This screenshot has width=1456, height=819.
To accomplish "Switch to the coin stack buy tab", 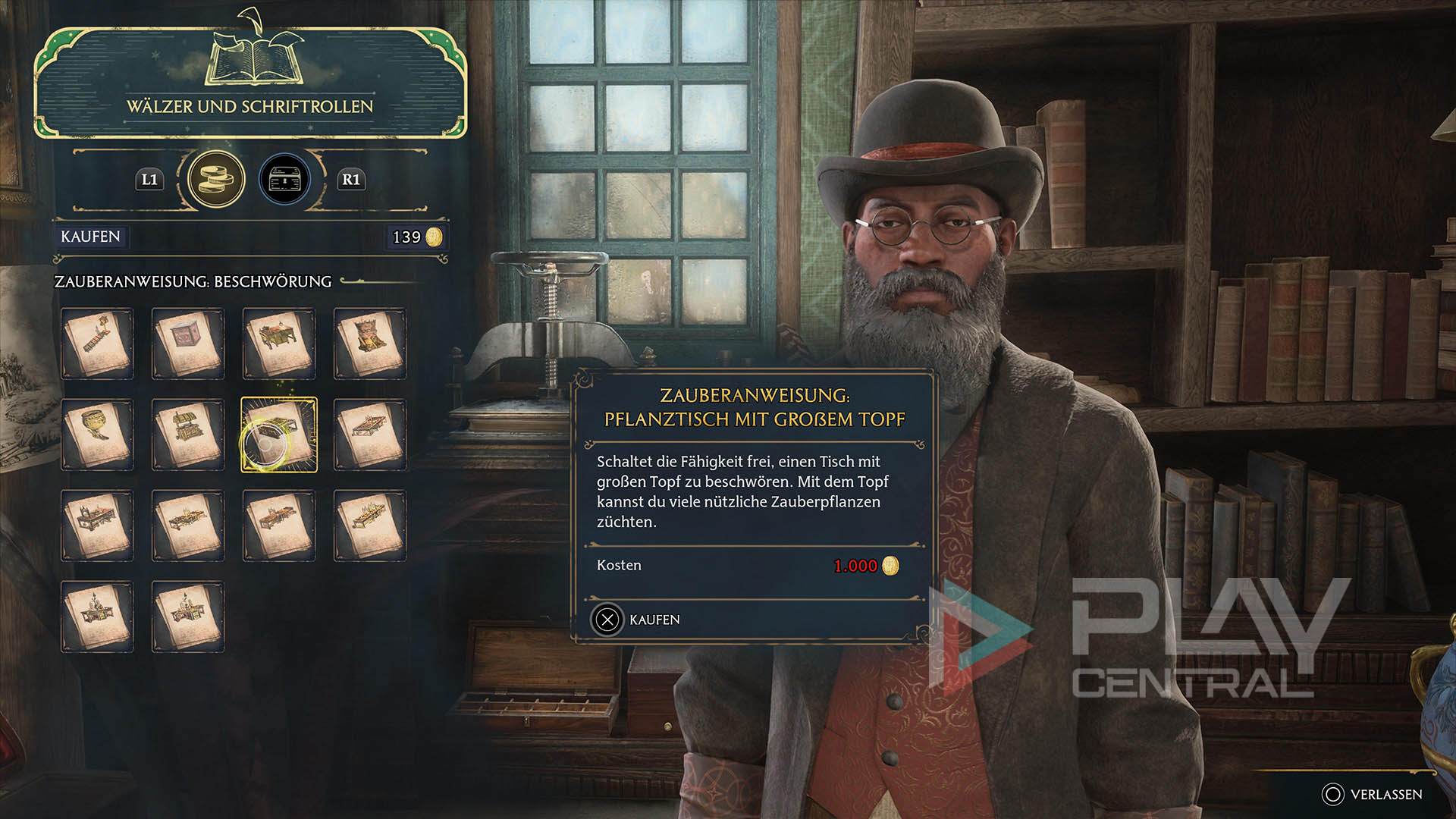I will (x=216, y=180).
